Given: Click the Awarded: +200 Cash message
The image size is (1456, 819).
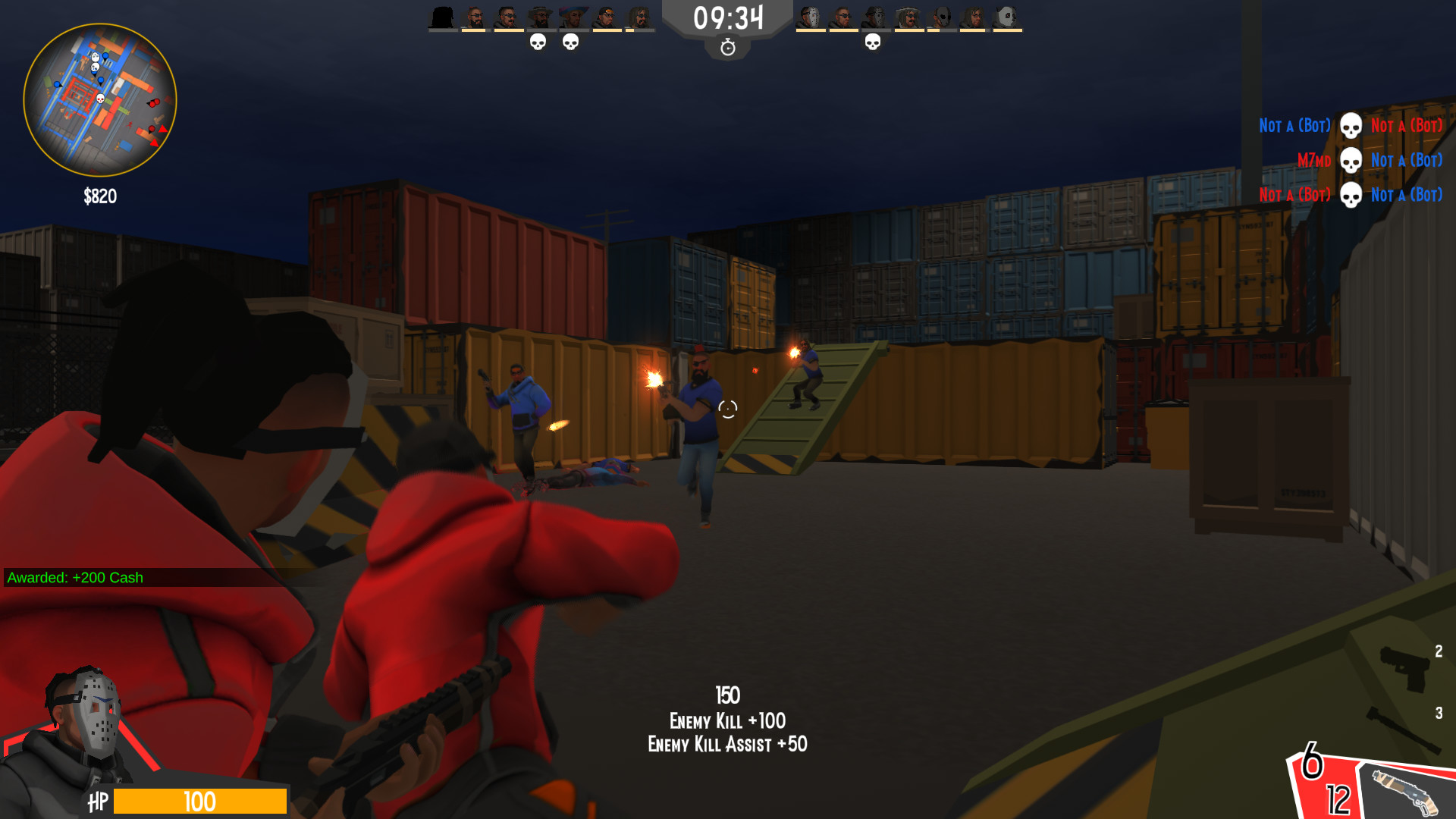Looking at the screenshot, I should click(74, 577).
